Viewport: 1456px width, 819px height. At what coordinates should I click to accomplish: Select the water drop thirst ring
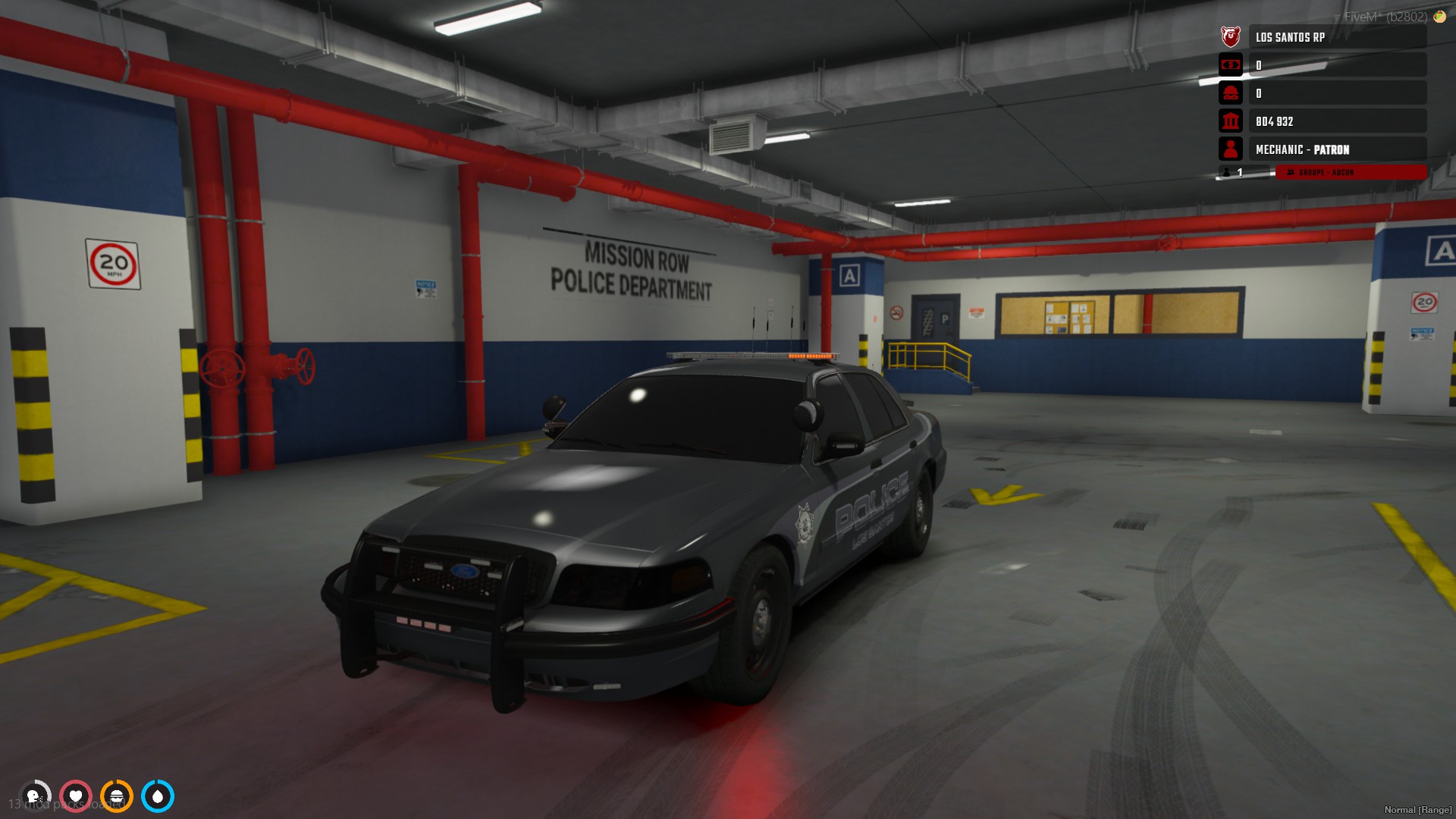158,796
